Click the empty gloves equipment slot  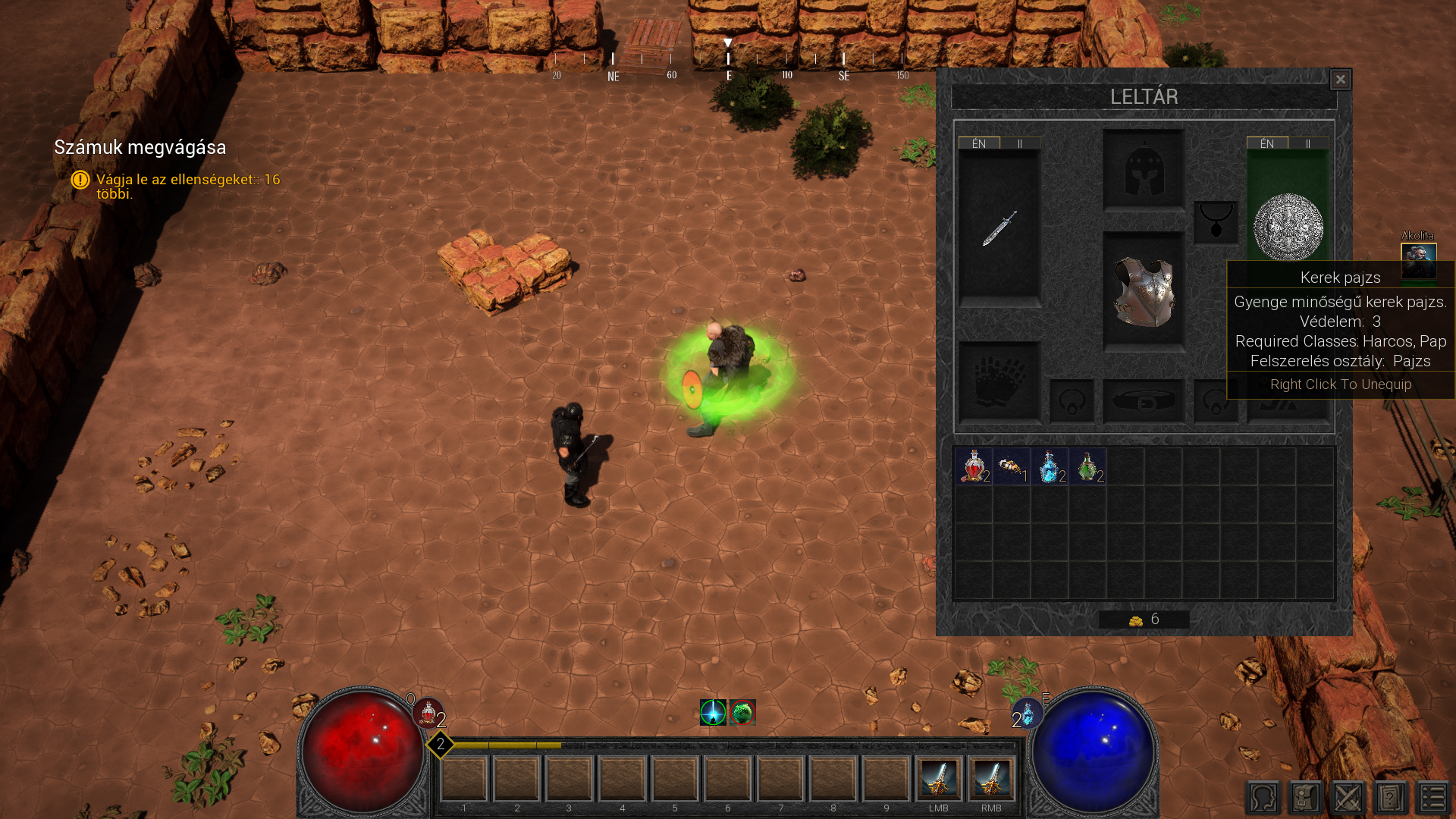[x=999, y=382]
